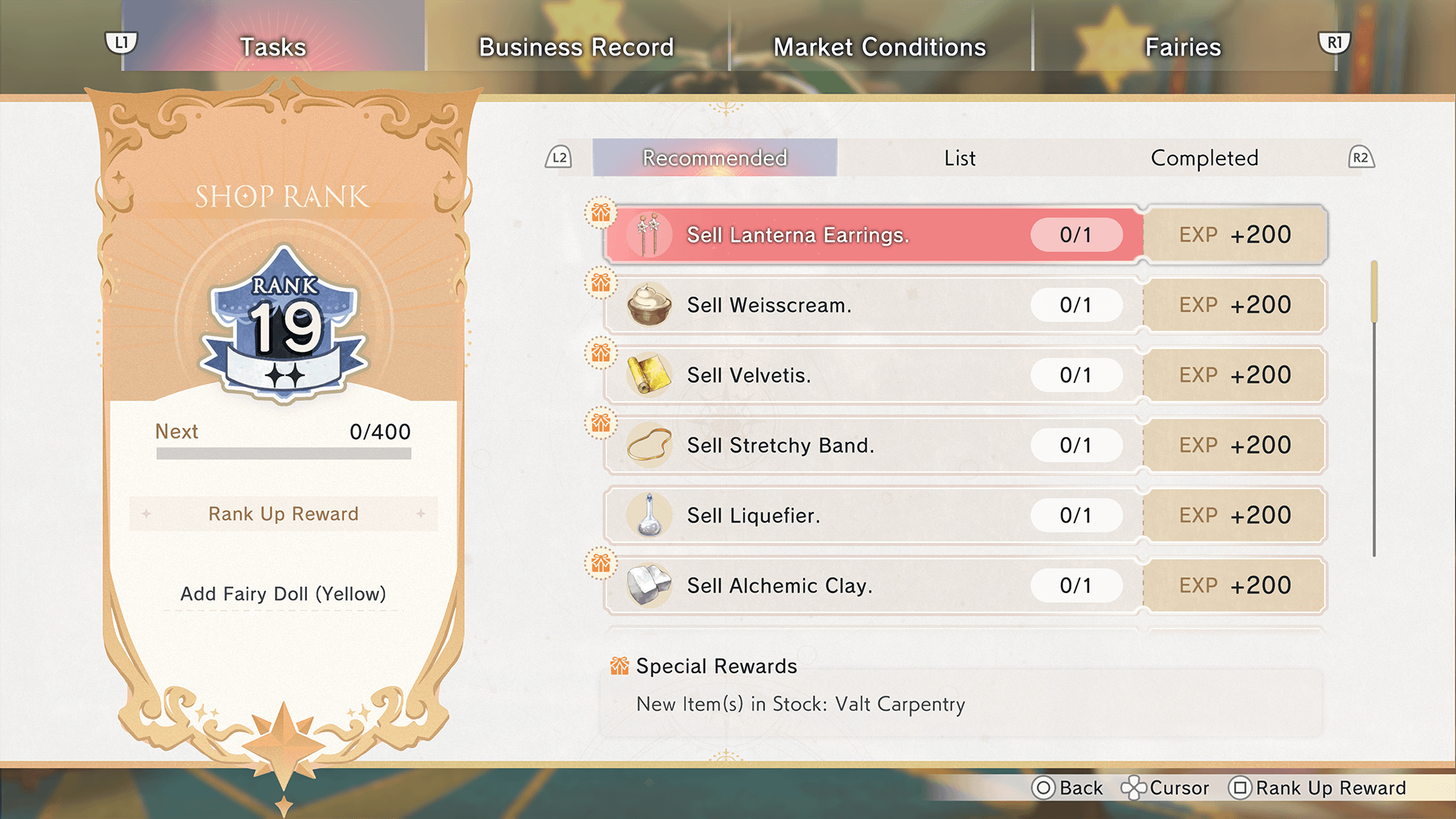Select the Sell Lanterna Earrings task
1456x819 pixels.
872,235
